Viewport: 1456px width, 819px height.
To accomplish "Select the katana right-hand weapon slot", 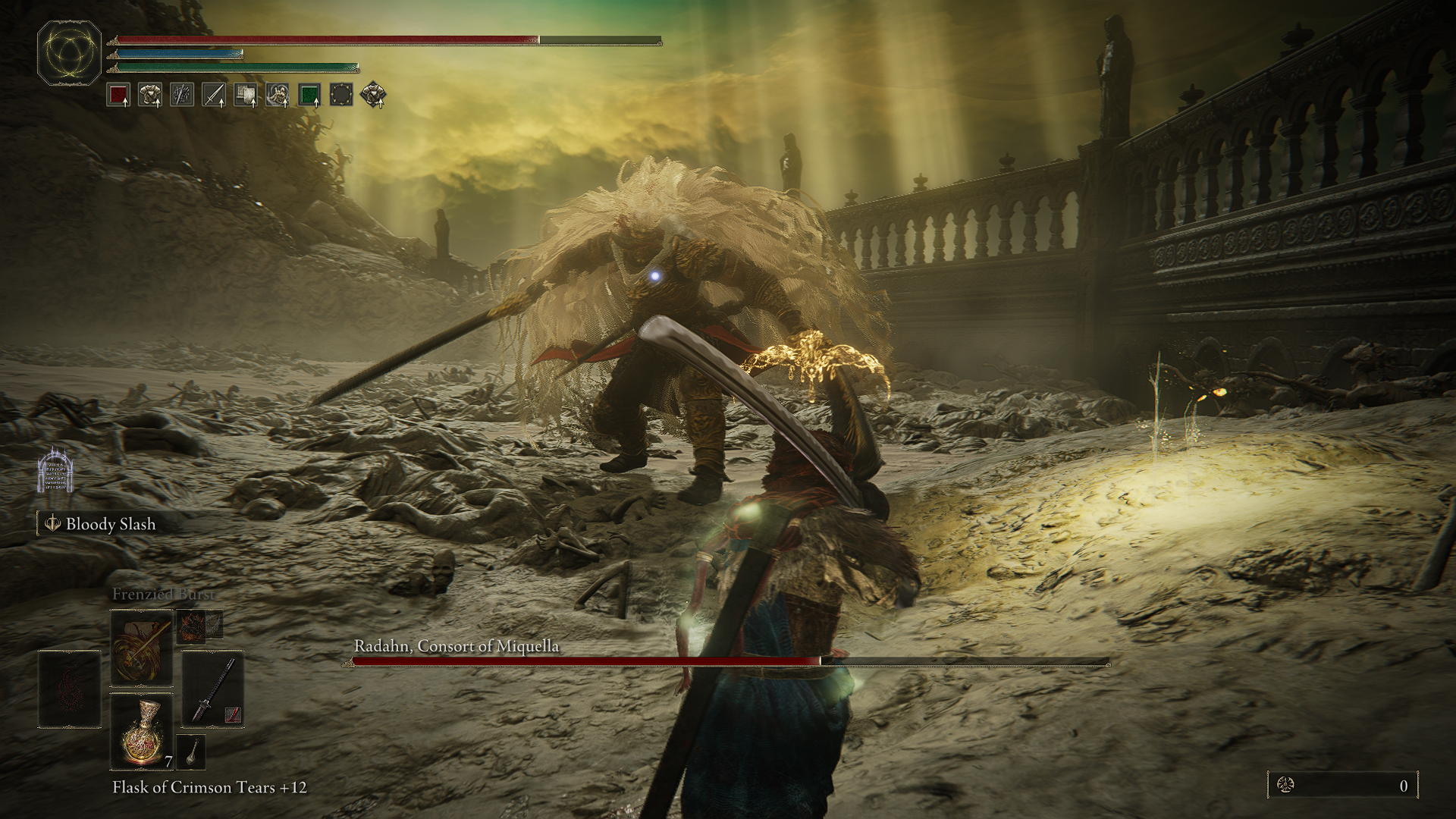I will 212,689.
